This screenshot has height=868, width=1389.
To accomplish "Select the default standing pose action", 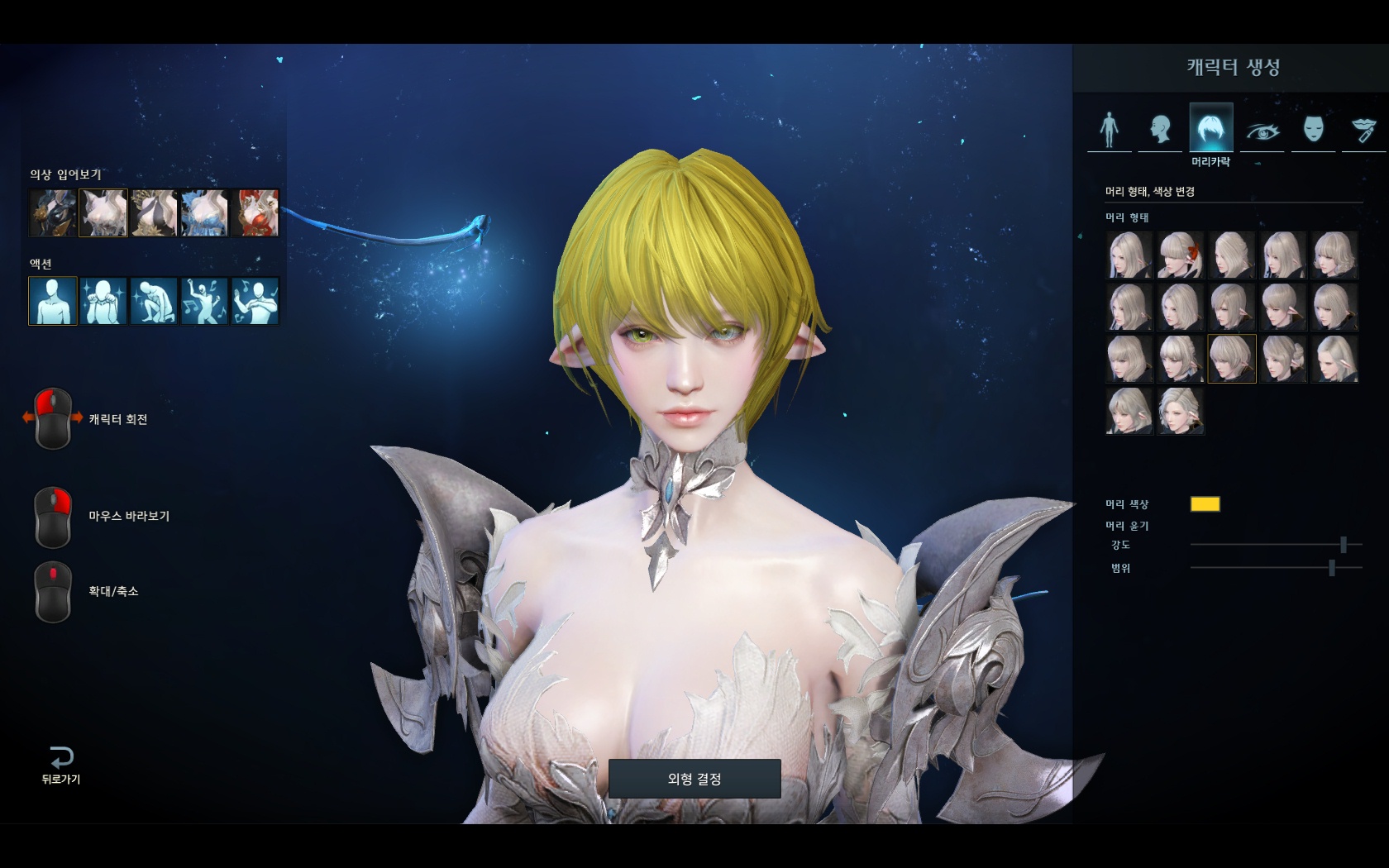I will (53, 301).
